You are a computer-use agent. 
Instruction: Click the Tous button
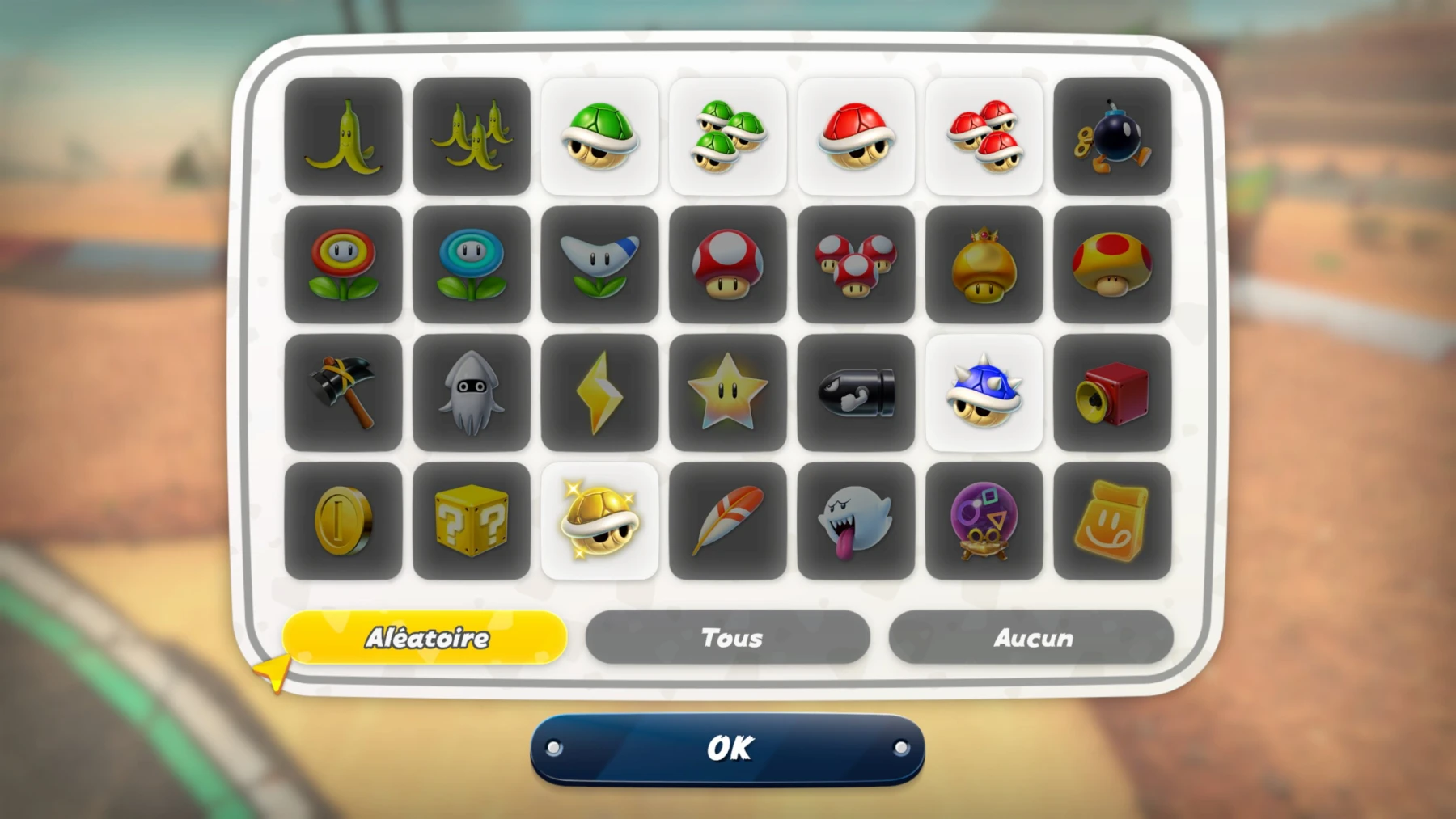click(730, 638)
